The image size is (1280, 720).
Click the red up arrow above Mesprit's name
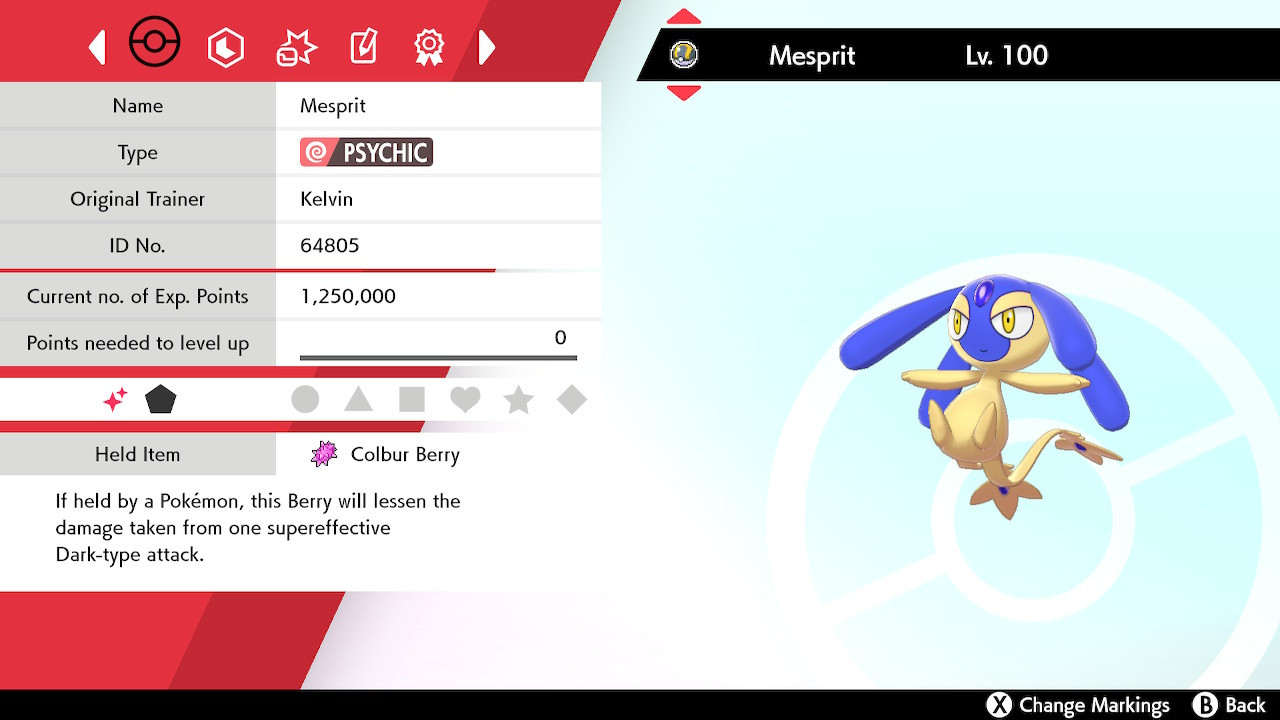[684, 14]
